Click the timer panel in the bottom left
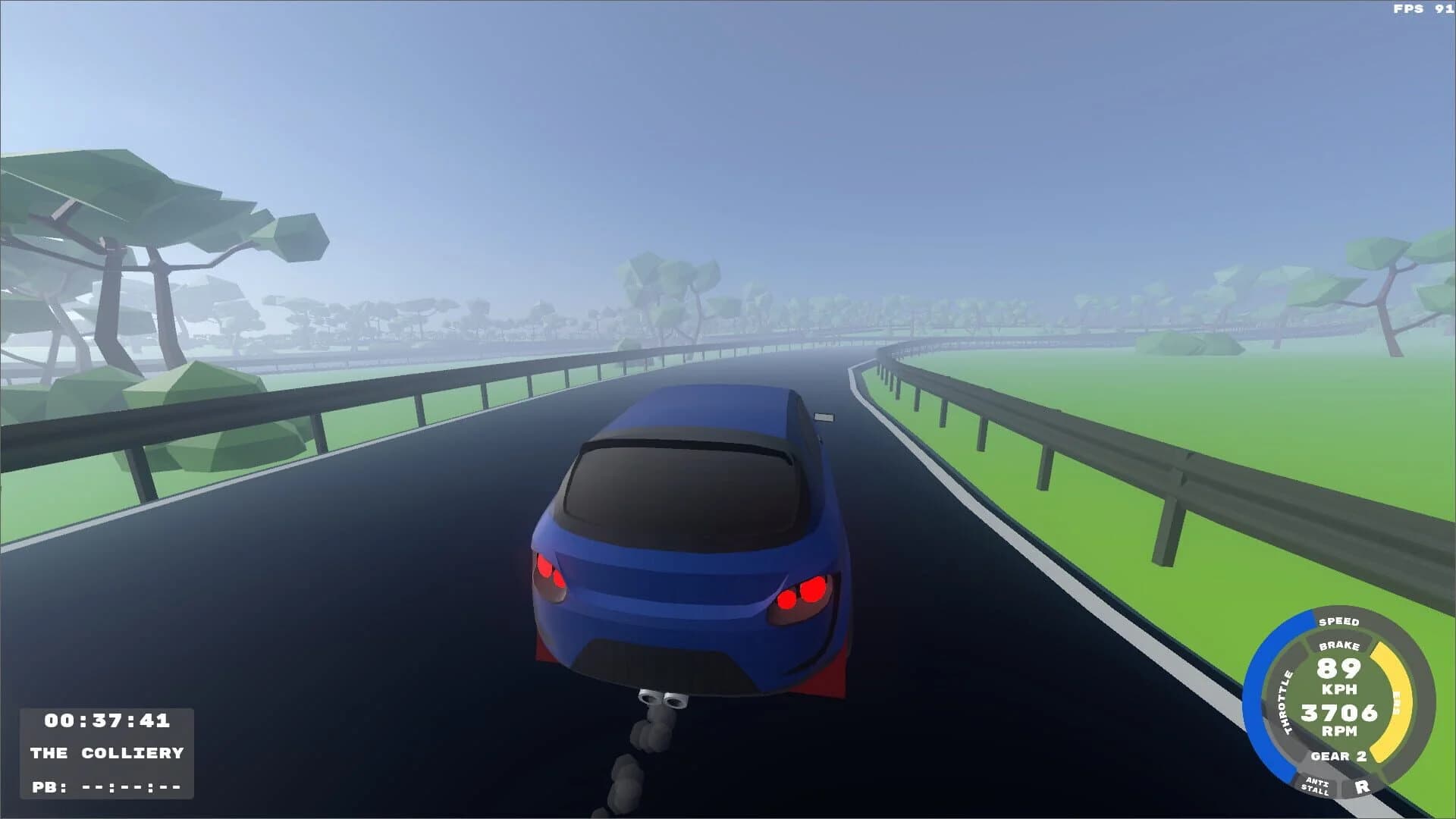Viewport: 1456px width, 819px height. (x=106, y=752)
